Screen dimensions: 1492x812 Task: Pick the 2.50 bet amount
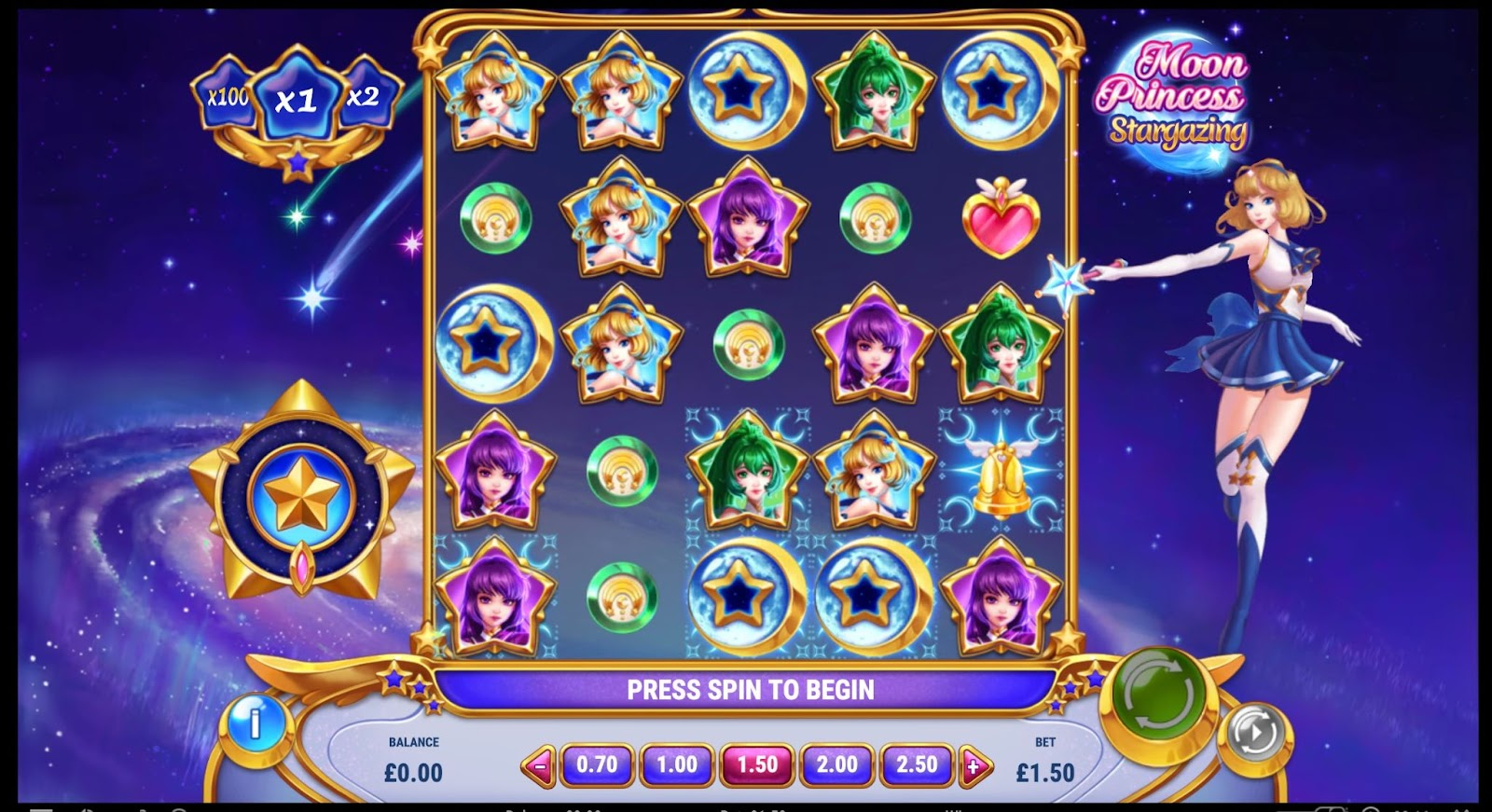coord(917,765)
